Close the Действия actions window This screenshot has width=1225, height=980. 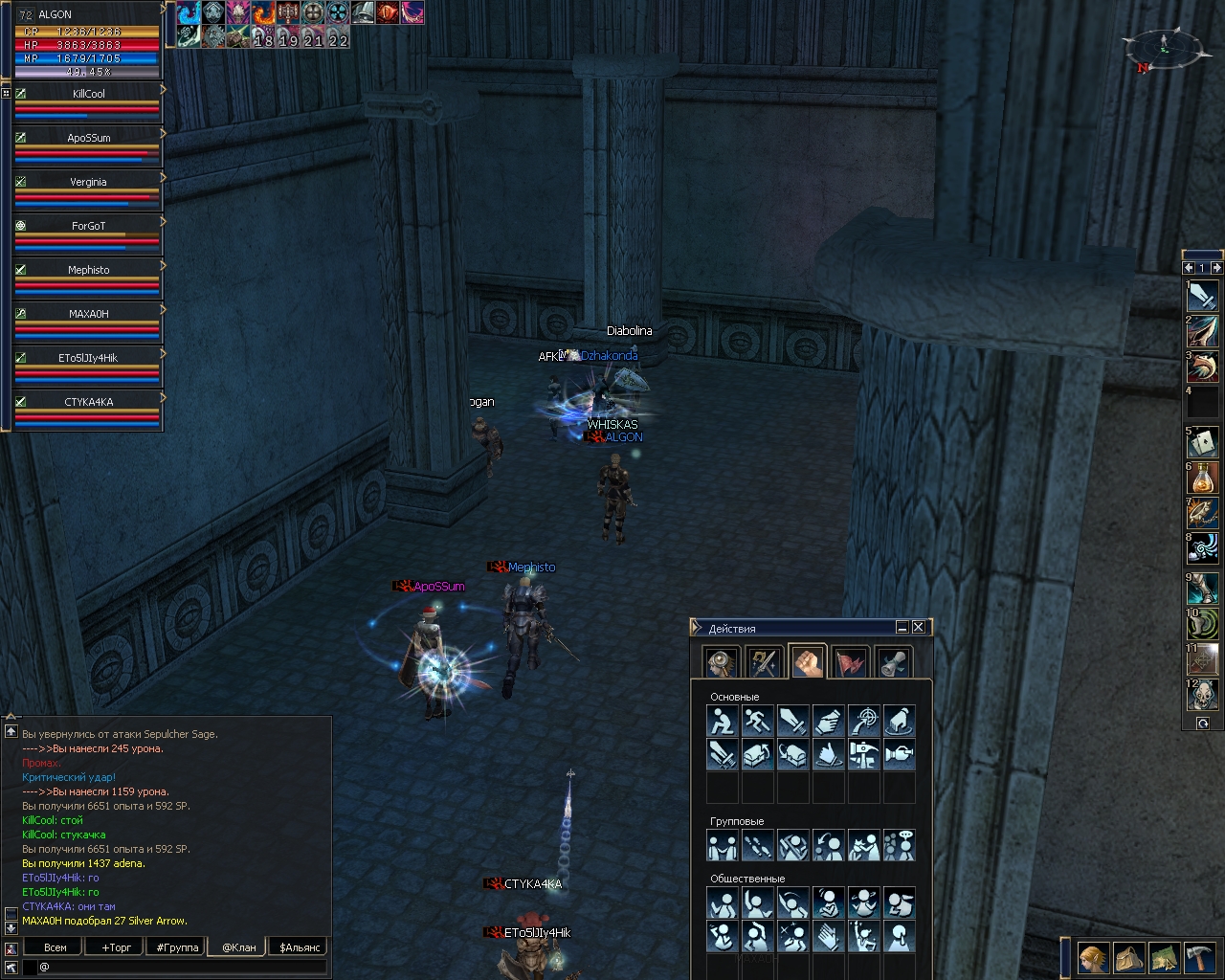[919, 627]
